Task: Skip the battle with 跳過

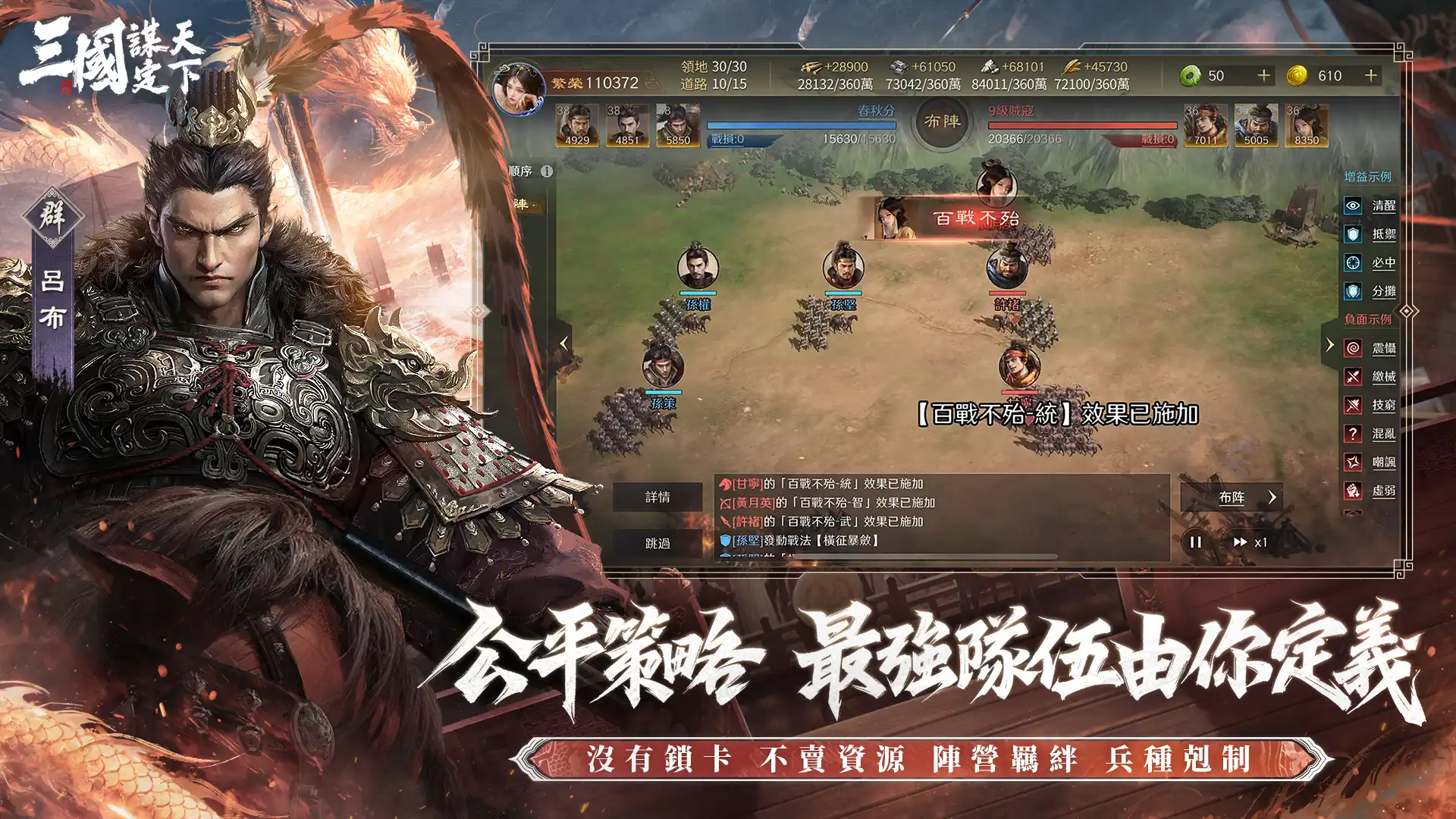Action: point(657,543)
